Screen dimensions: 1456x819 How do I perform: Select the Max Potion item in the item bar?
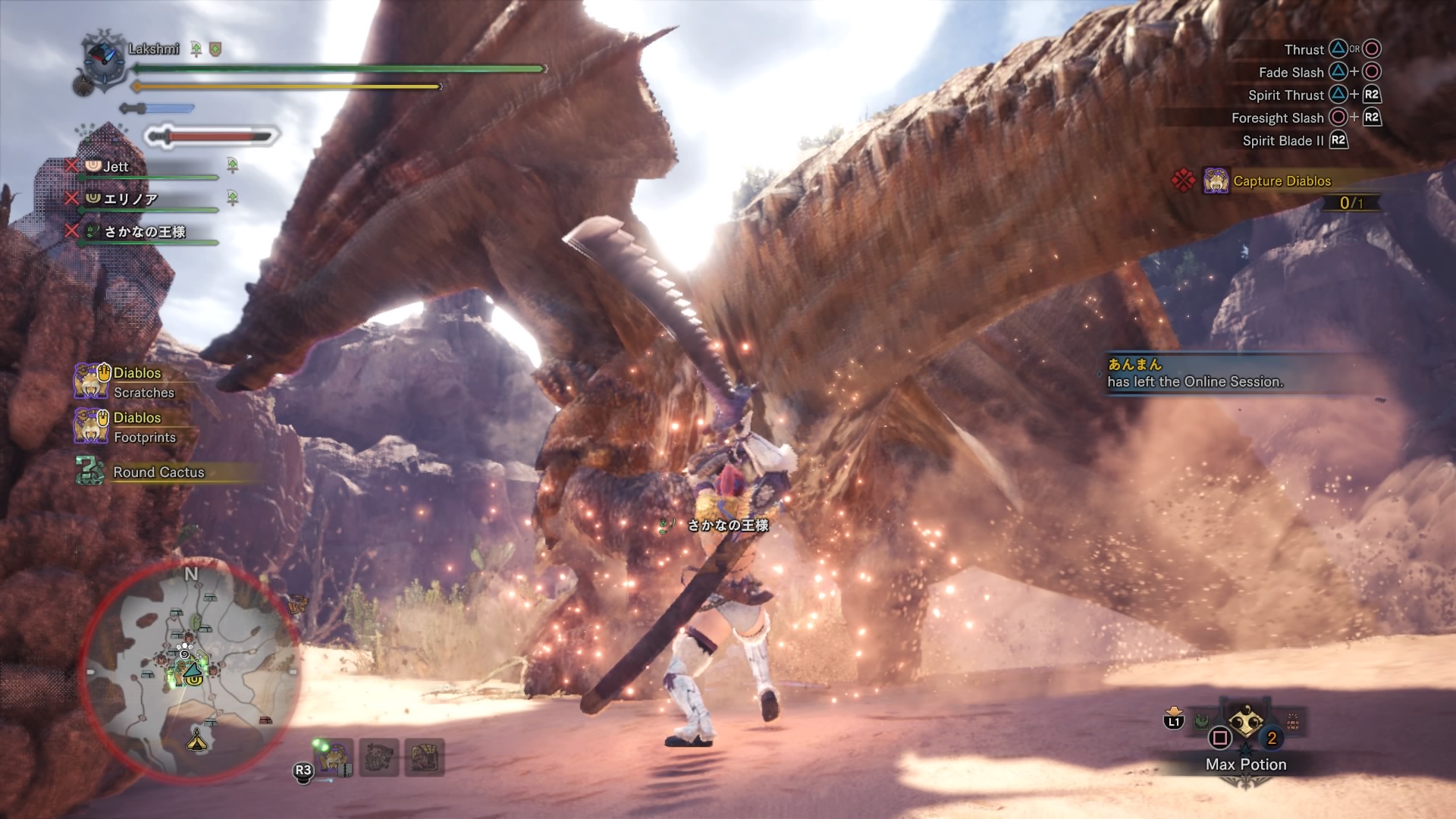(1245, 725)
